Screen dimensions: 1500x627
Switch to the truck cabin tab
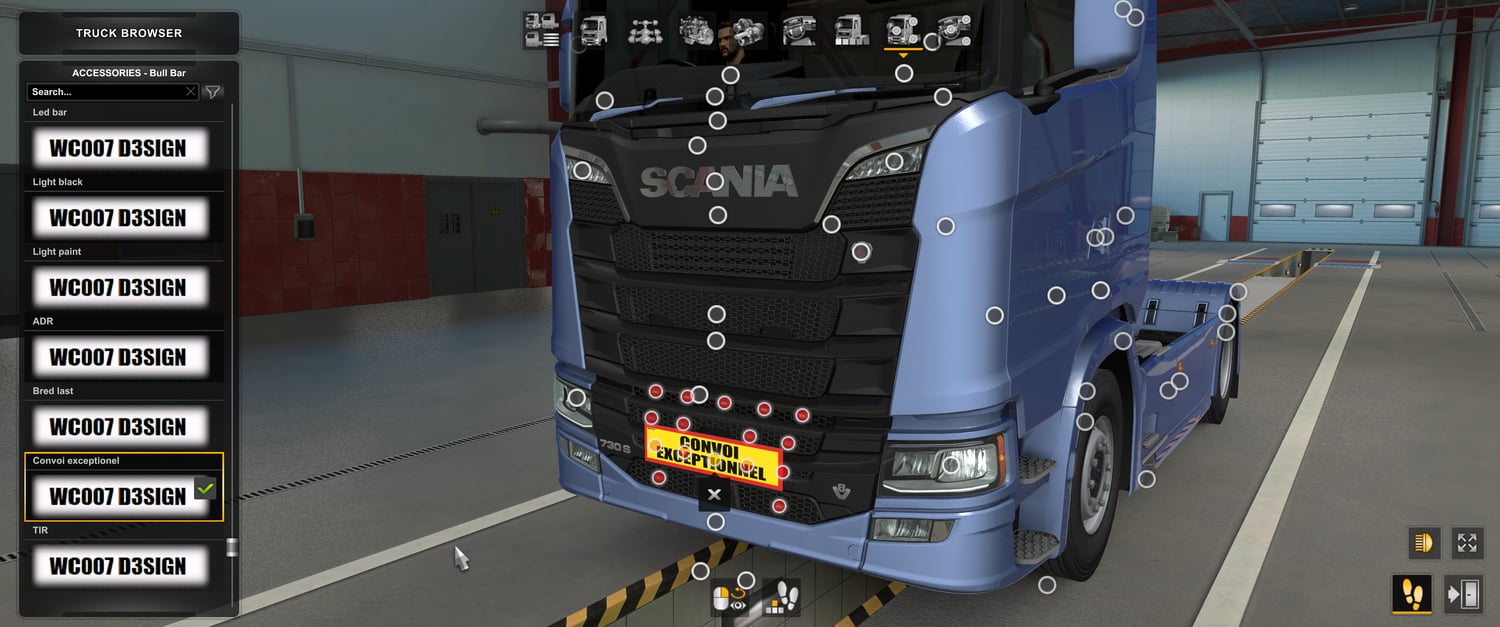(593, 31)
